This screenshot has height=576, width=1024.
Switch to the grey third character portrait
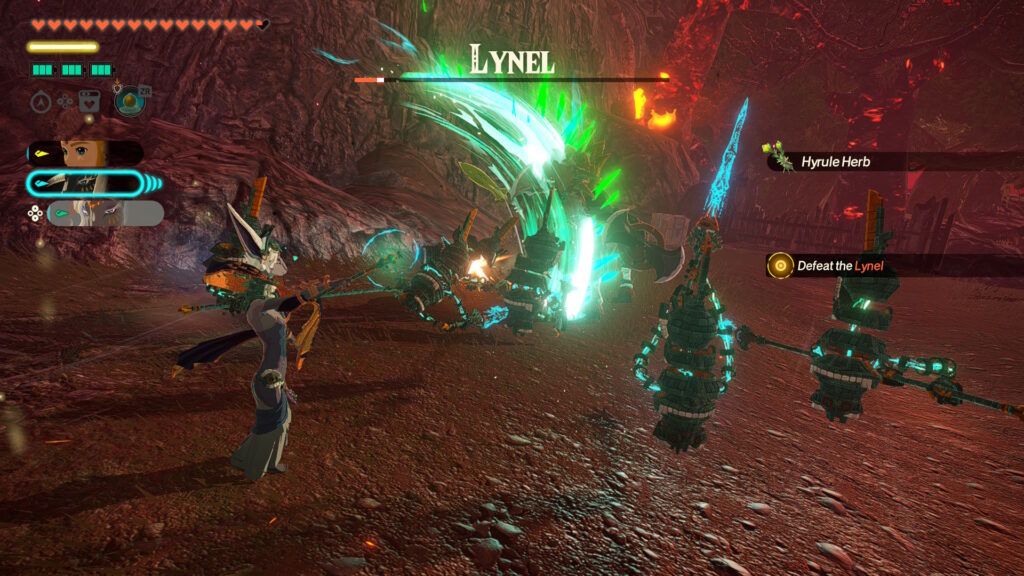(104, 213)
